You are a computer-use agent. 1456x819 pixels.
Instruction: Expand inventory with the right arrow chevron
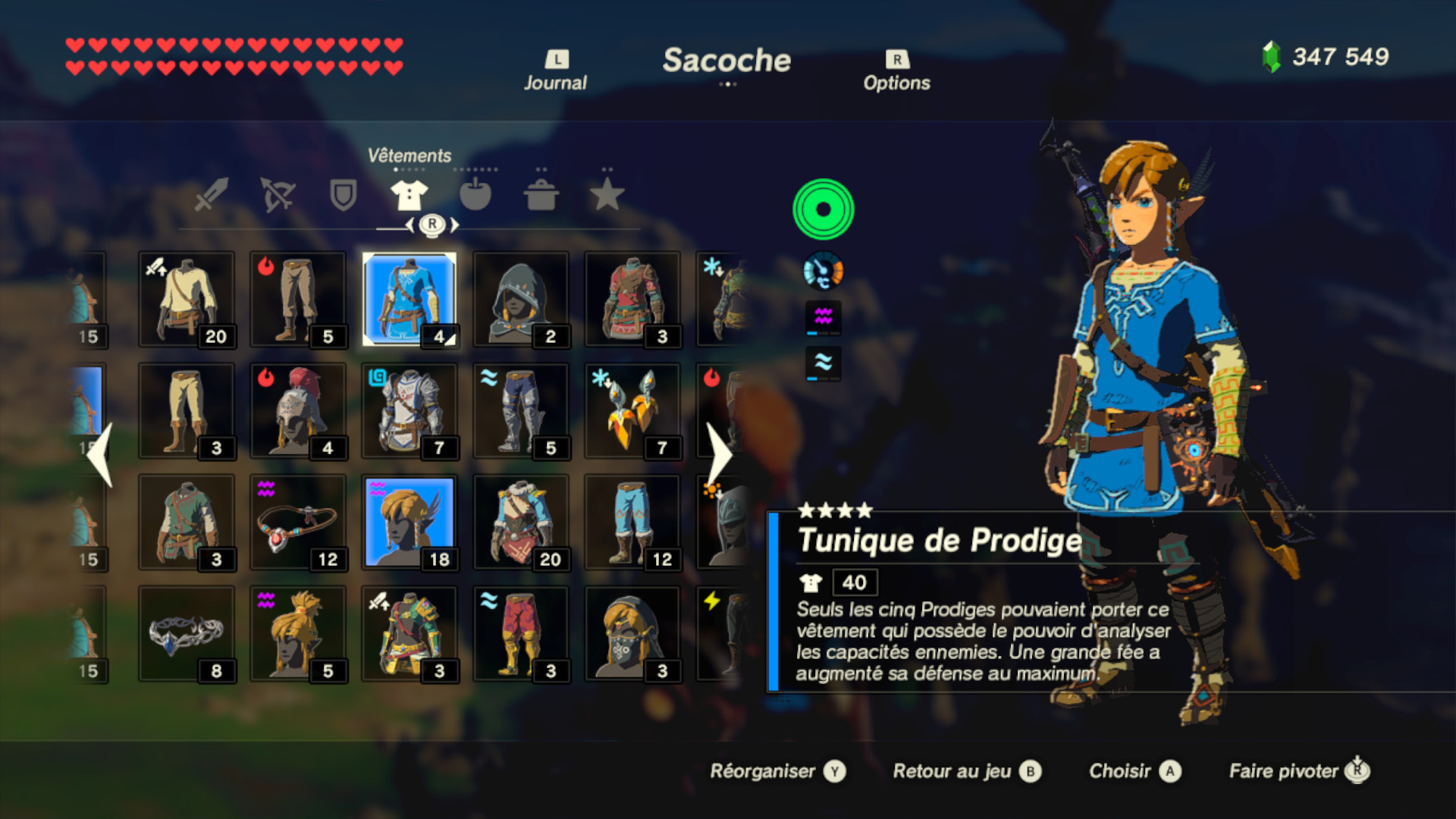pos(716,455)
